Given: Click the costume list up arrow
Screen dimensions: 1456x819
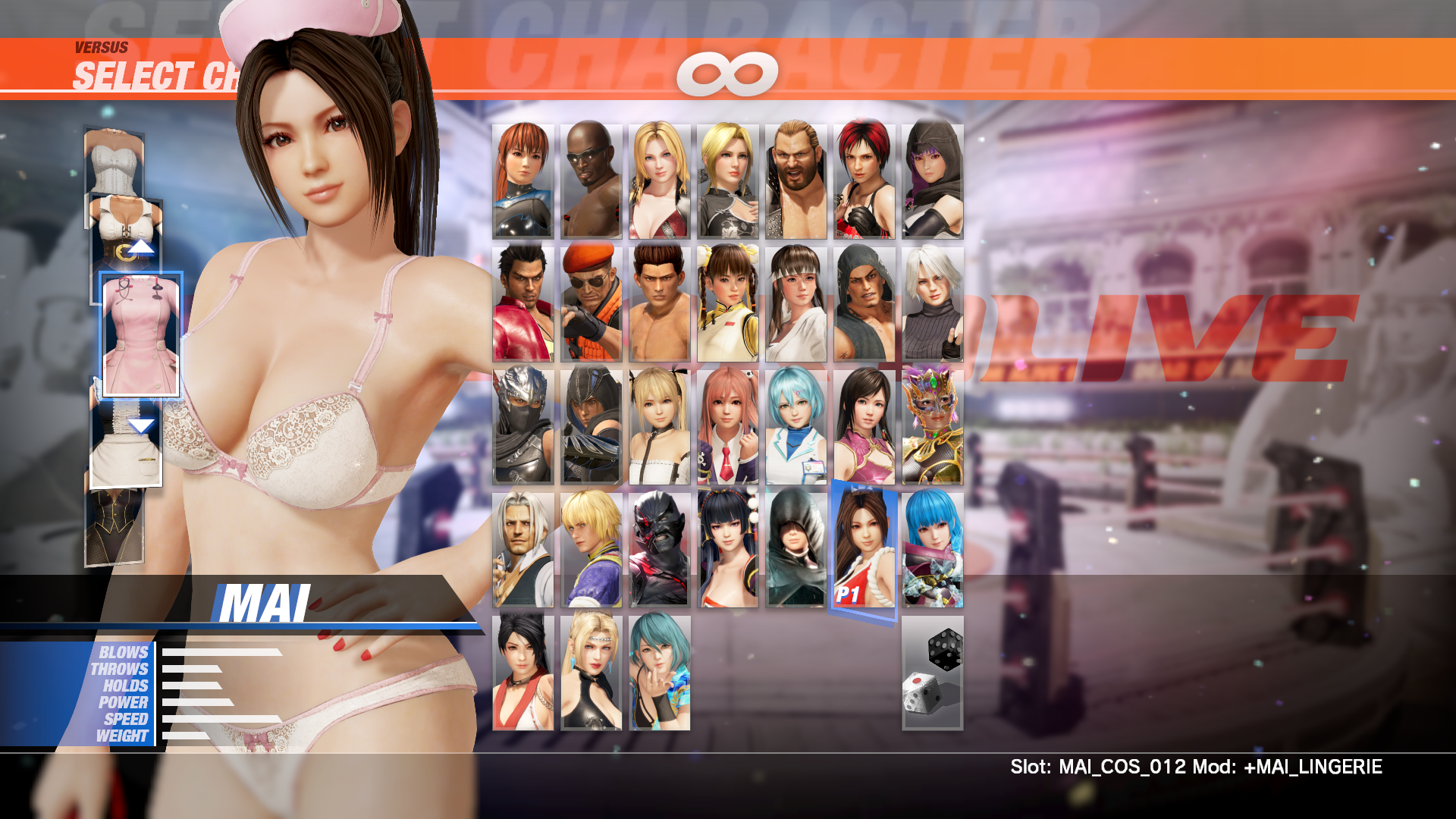Looking at the screenshot, I should click(x=140, y=247).
